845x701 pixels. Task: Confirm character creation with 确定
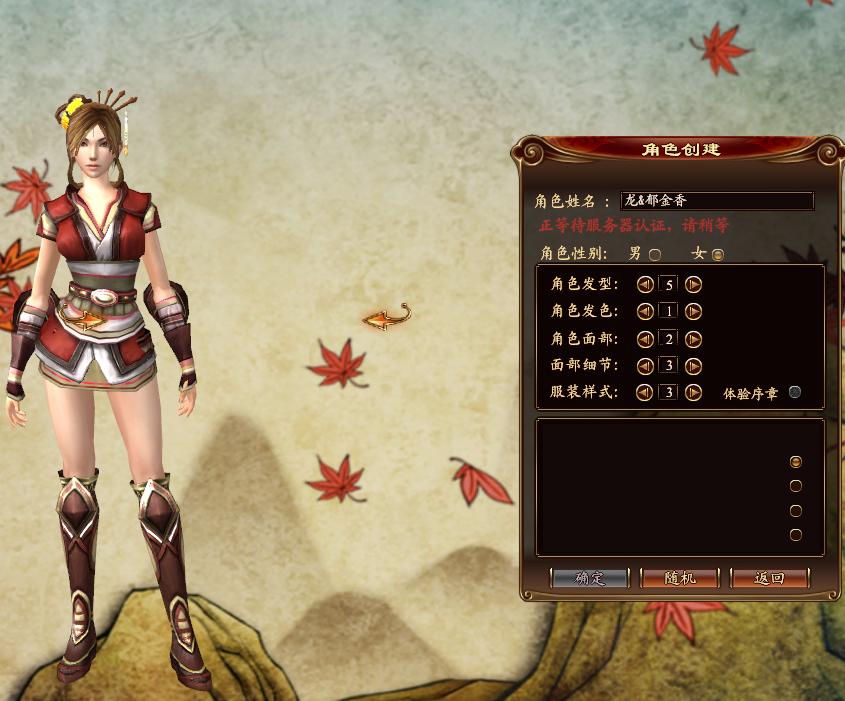(x=590, y=578)
